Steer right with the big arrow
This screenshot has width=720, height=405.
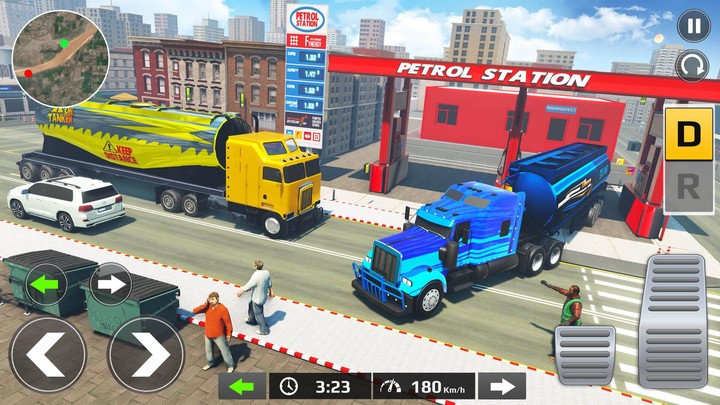145,353
